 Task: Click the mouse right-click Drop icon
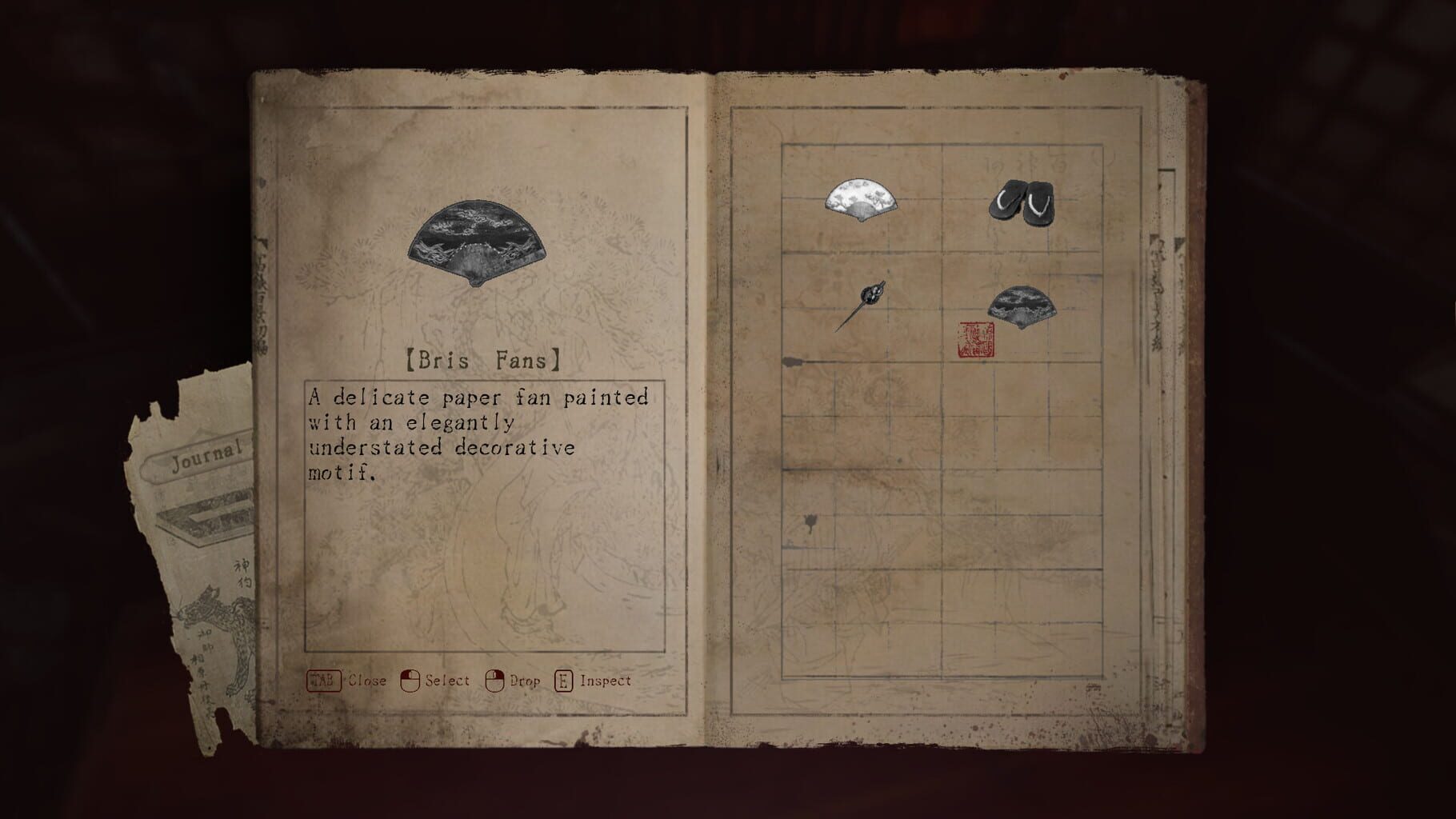pyautogui.click(x=496, y=680)
